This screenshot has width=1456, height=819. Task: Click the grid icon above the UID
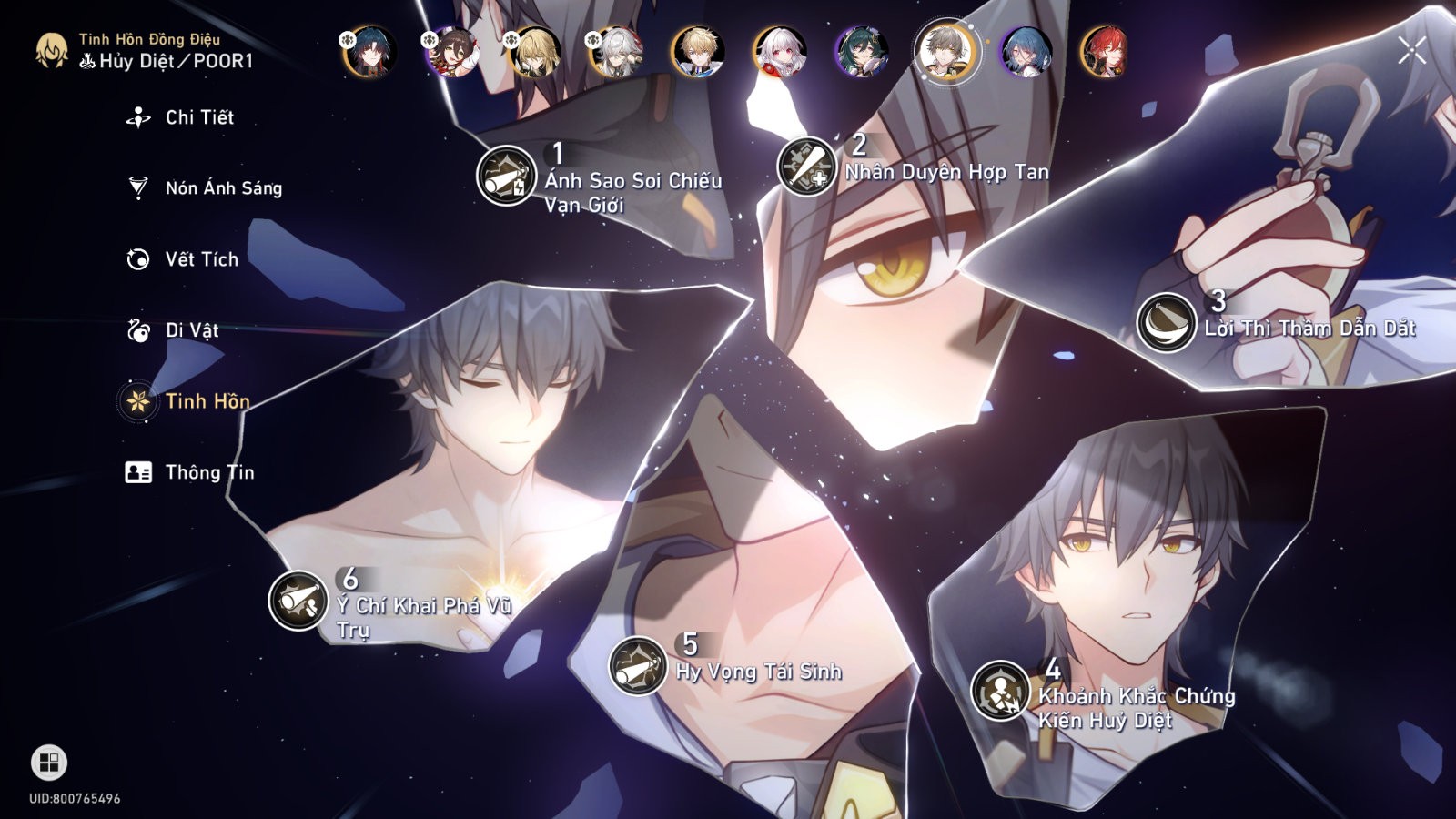pyautogui.click(x=49, y=763)
